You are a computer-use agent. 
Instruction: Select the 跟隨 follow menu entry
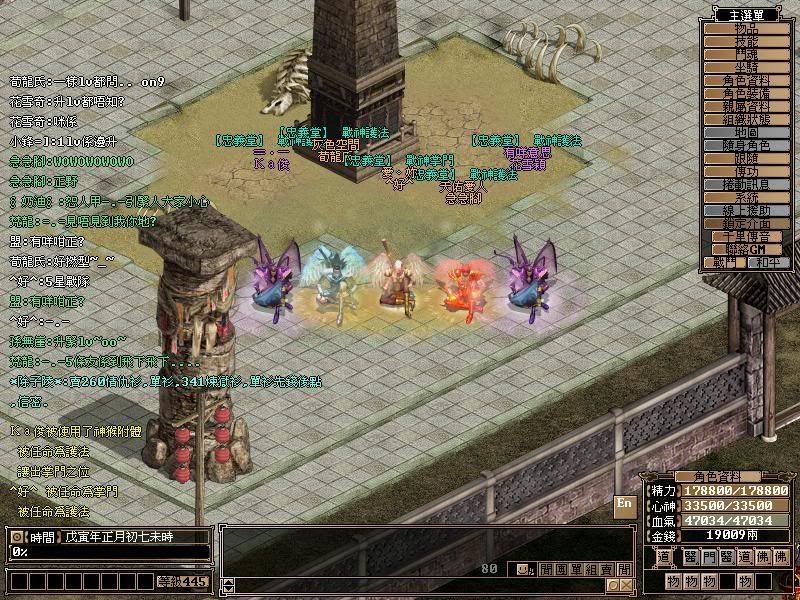coord(747,159)
